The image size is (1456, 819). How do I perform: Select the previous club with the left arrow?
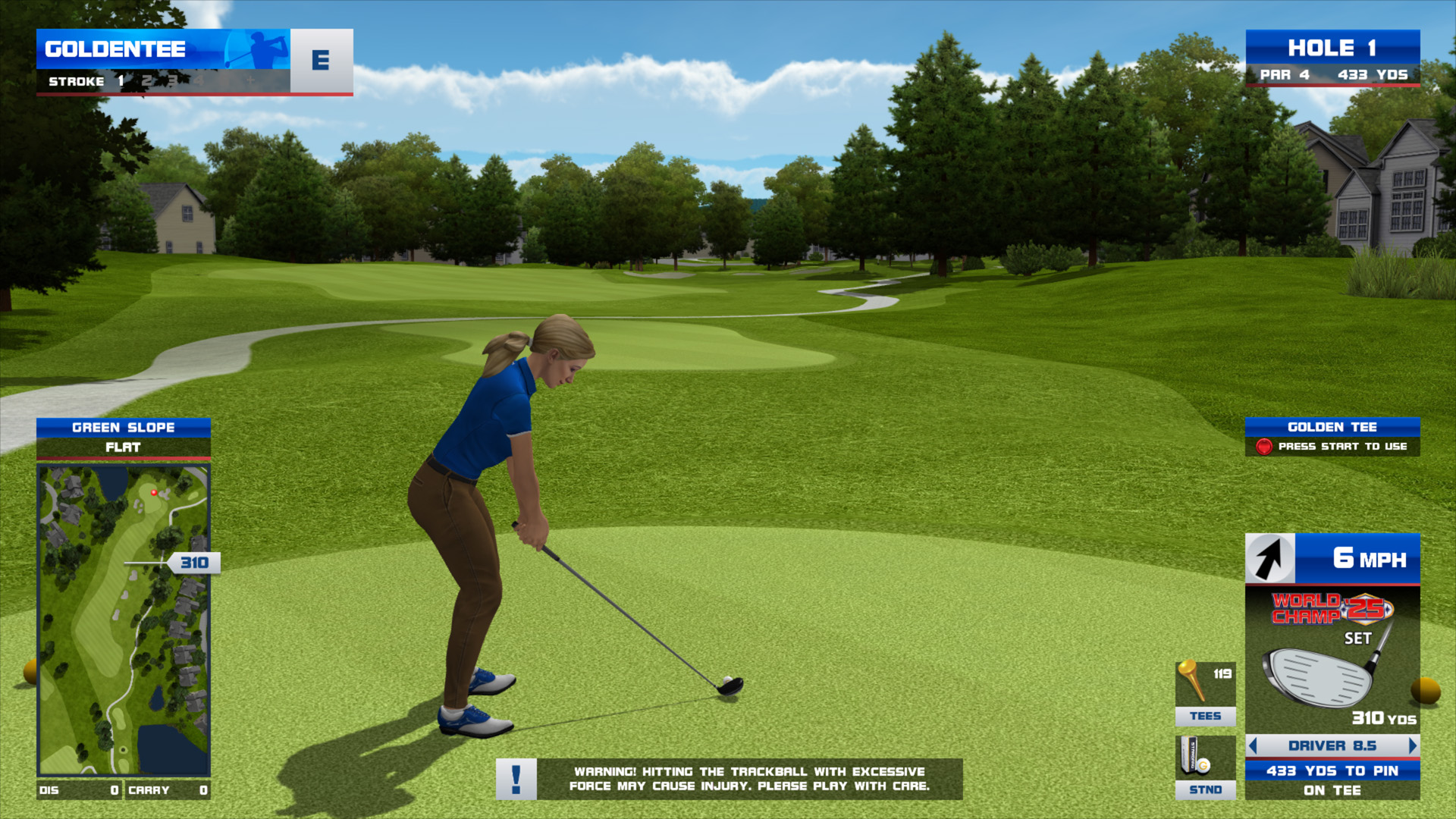tap(1253, 745)
